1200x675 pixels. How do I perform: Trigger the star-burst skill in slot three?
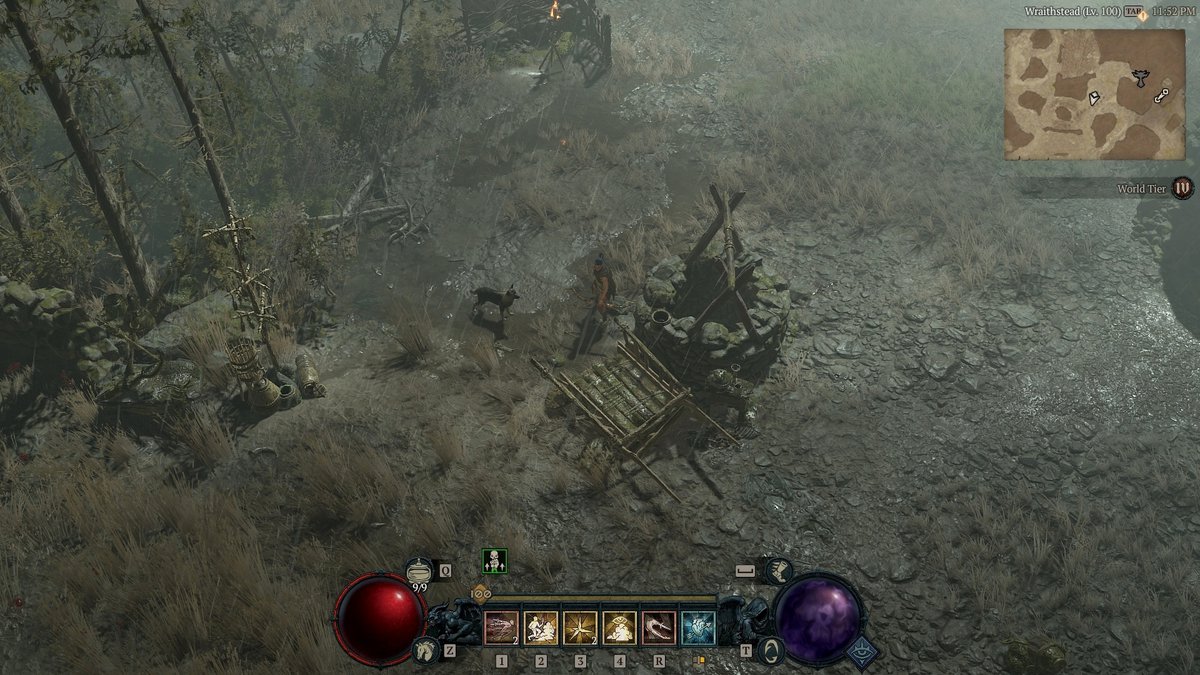pos(580,628)
